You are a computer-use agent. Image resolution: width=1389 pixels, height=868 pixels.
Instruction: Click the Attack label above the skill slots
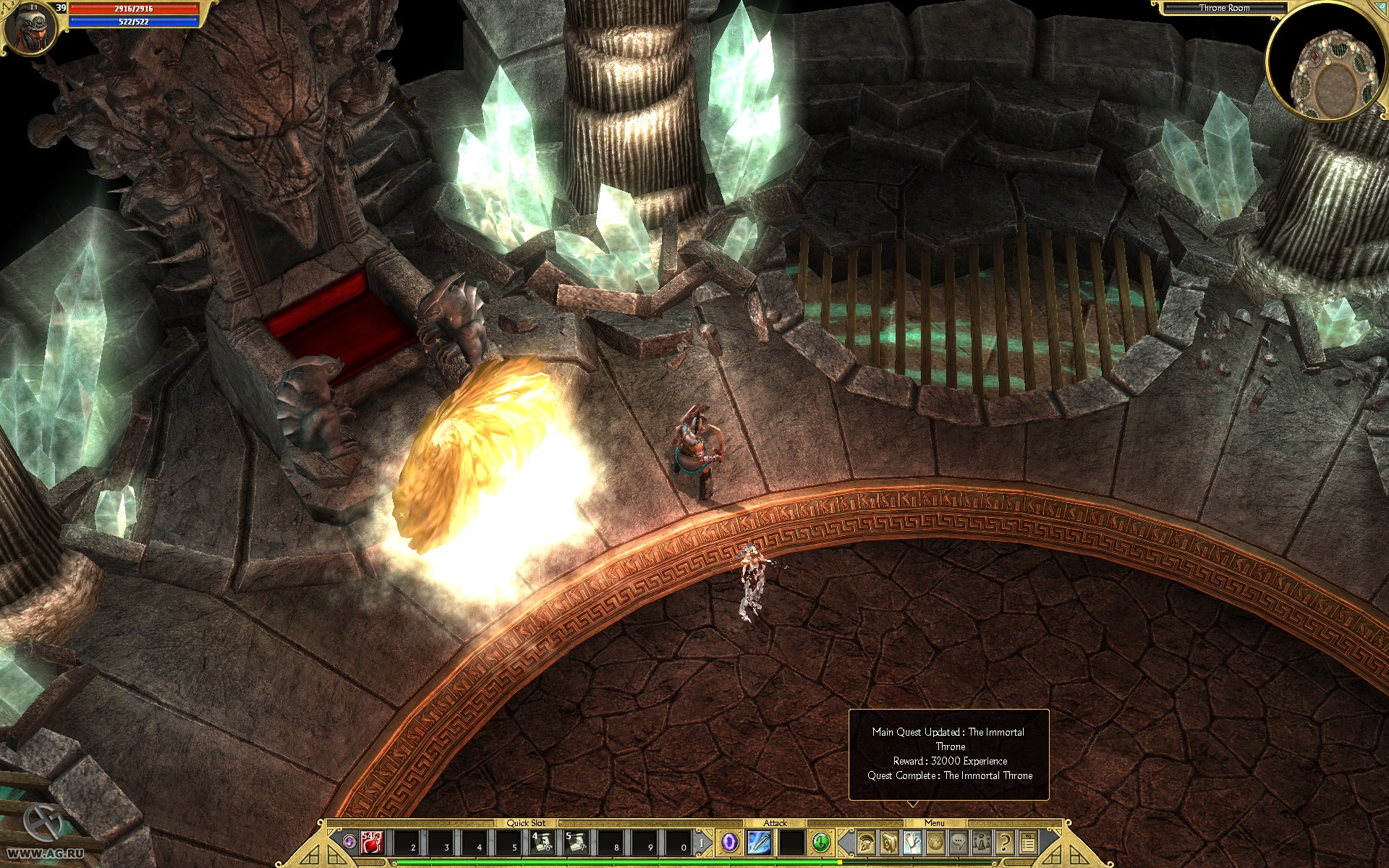click(x=775, y=824)
